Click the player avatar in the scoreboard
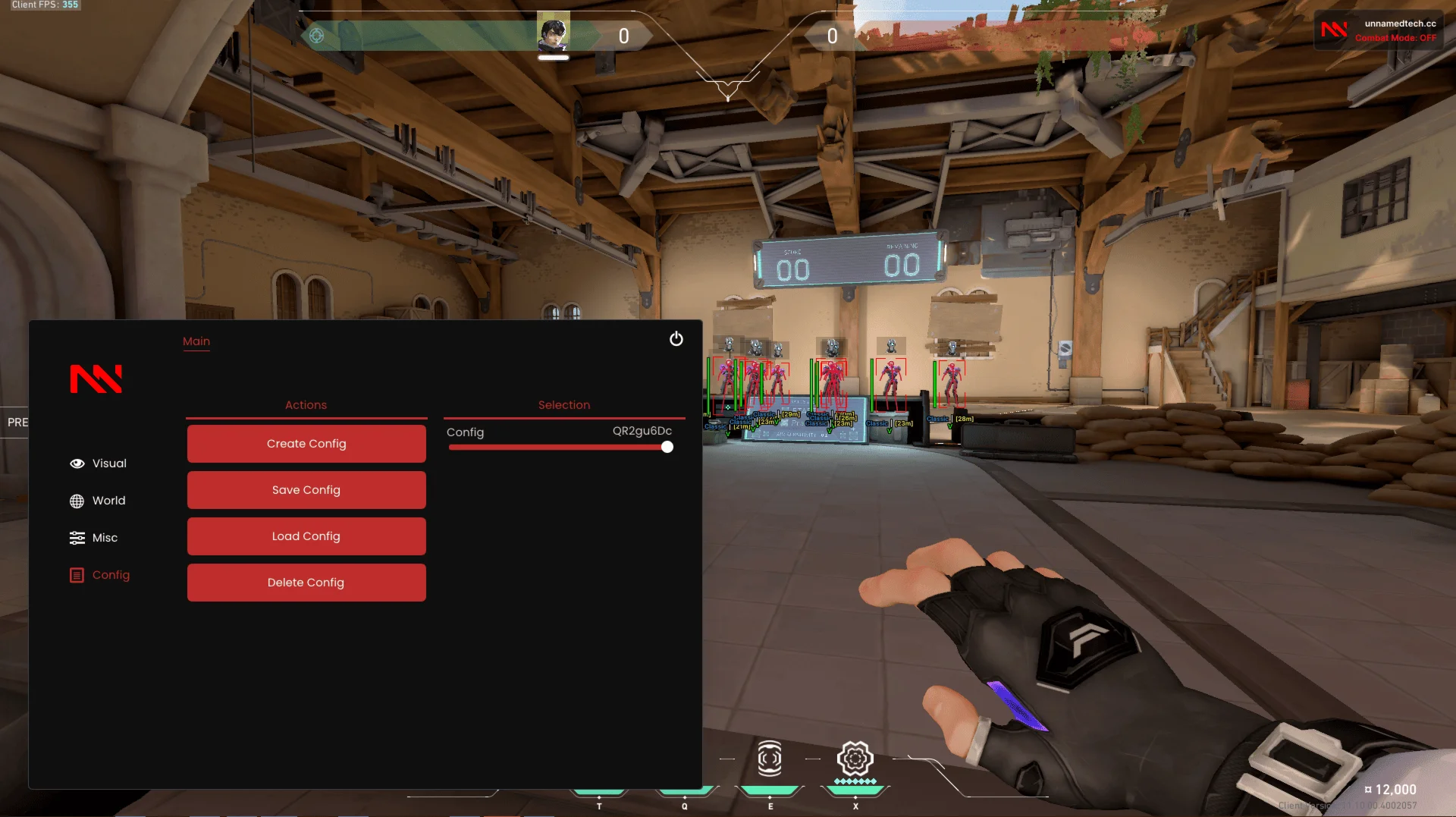This screenshot has width=1456, height=817. pos(554,32)
